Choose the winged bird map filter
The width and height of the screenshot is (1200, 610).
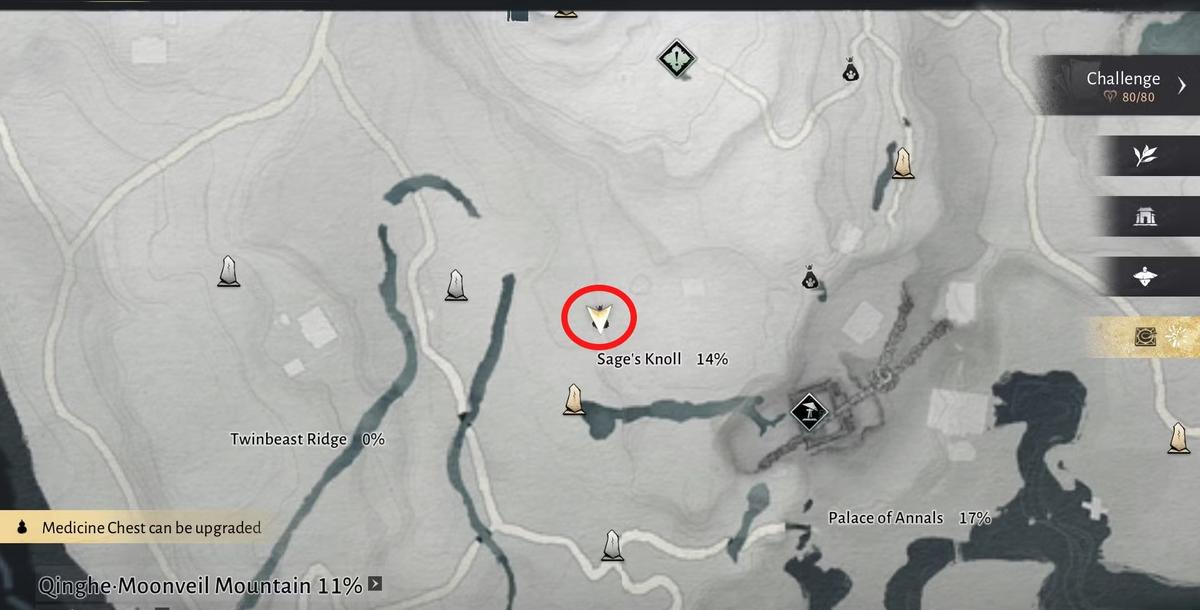(1145, 277)
